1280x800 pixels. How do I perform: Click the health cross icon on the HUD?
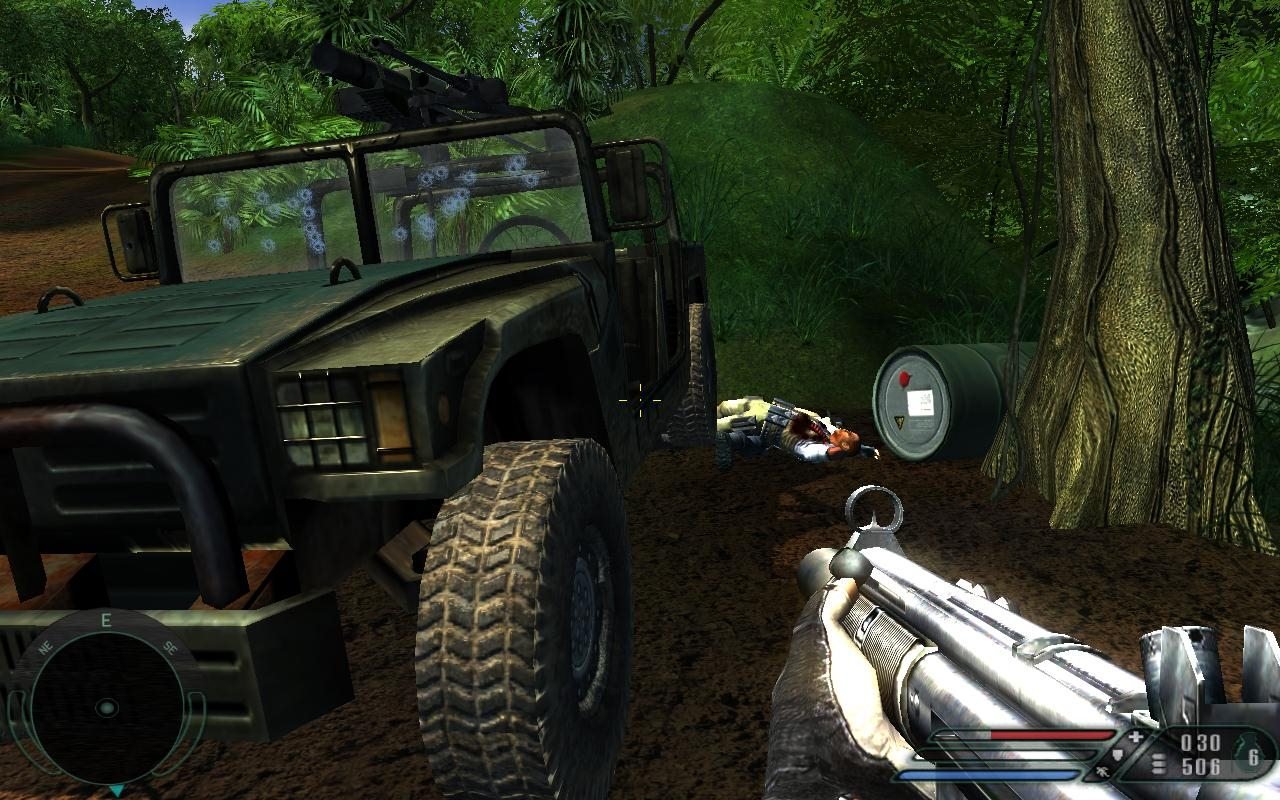[1135, 737]
